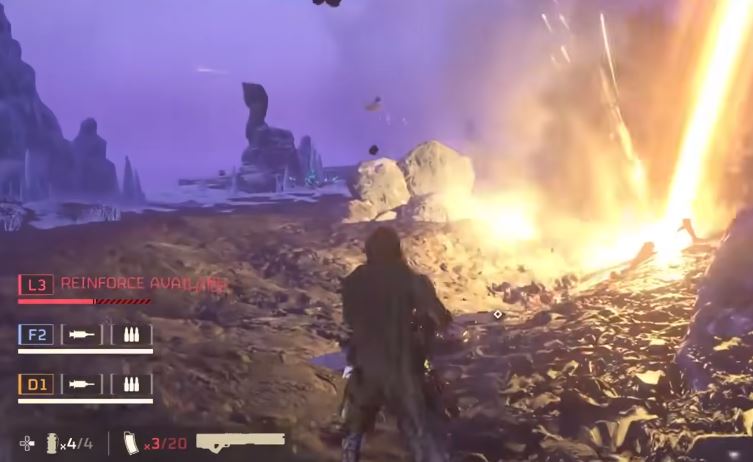
Task: Click the magazine icon by the ammo count
Action: [130, 442]
